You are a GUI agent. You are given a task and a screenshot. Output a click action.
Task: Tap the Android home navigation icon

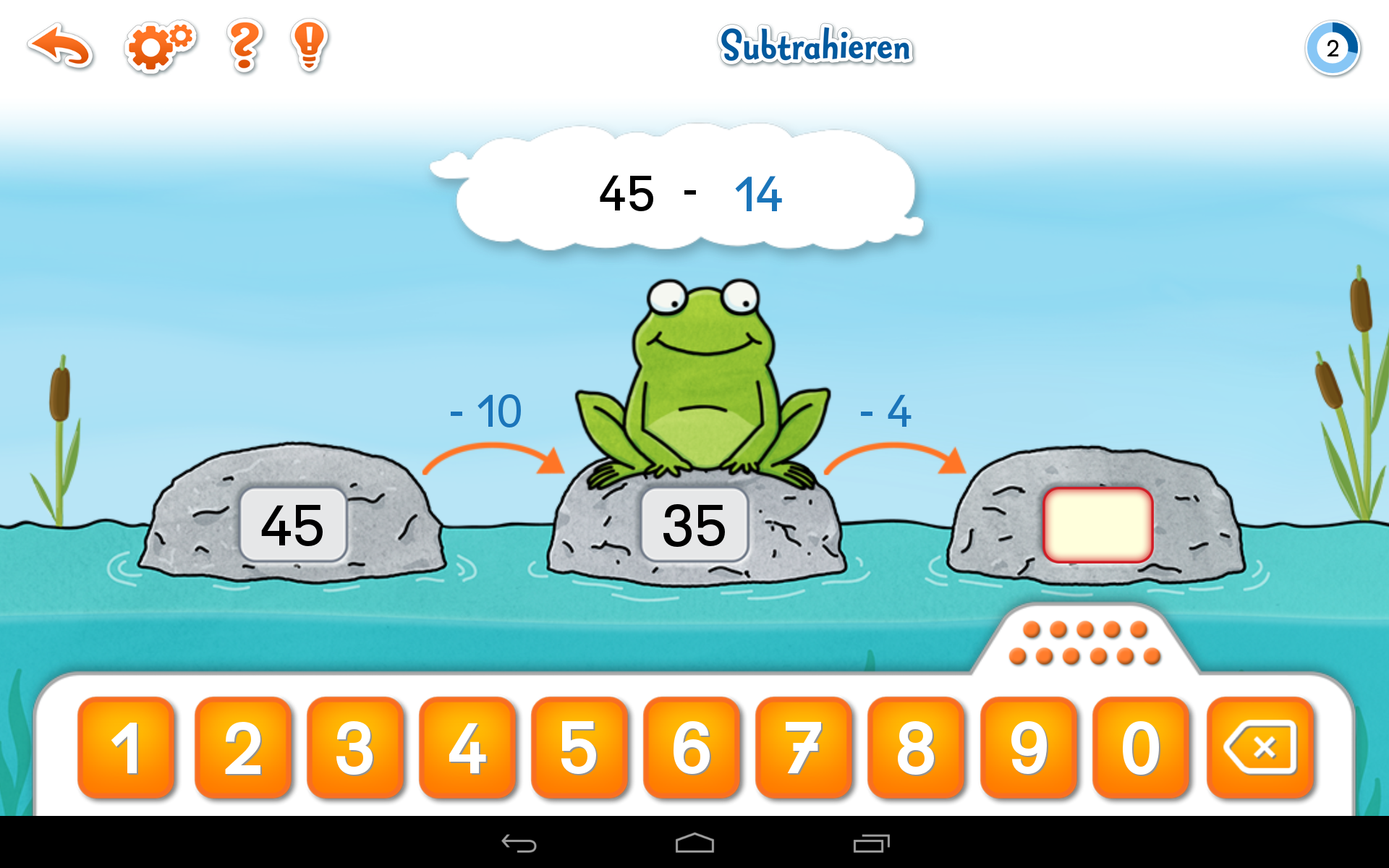pos(694,843)
